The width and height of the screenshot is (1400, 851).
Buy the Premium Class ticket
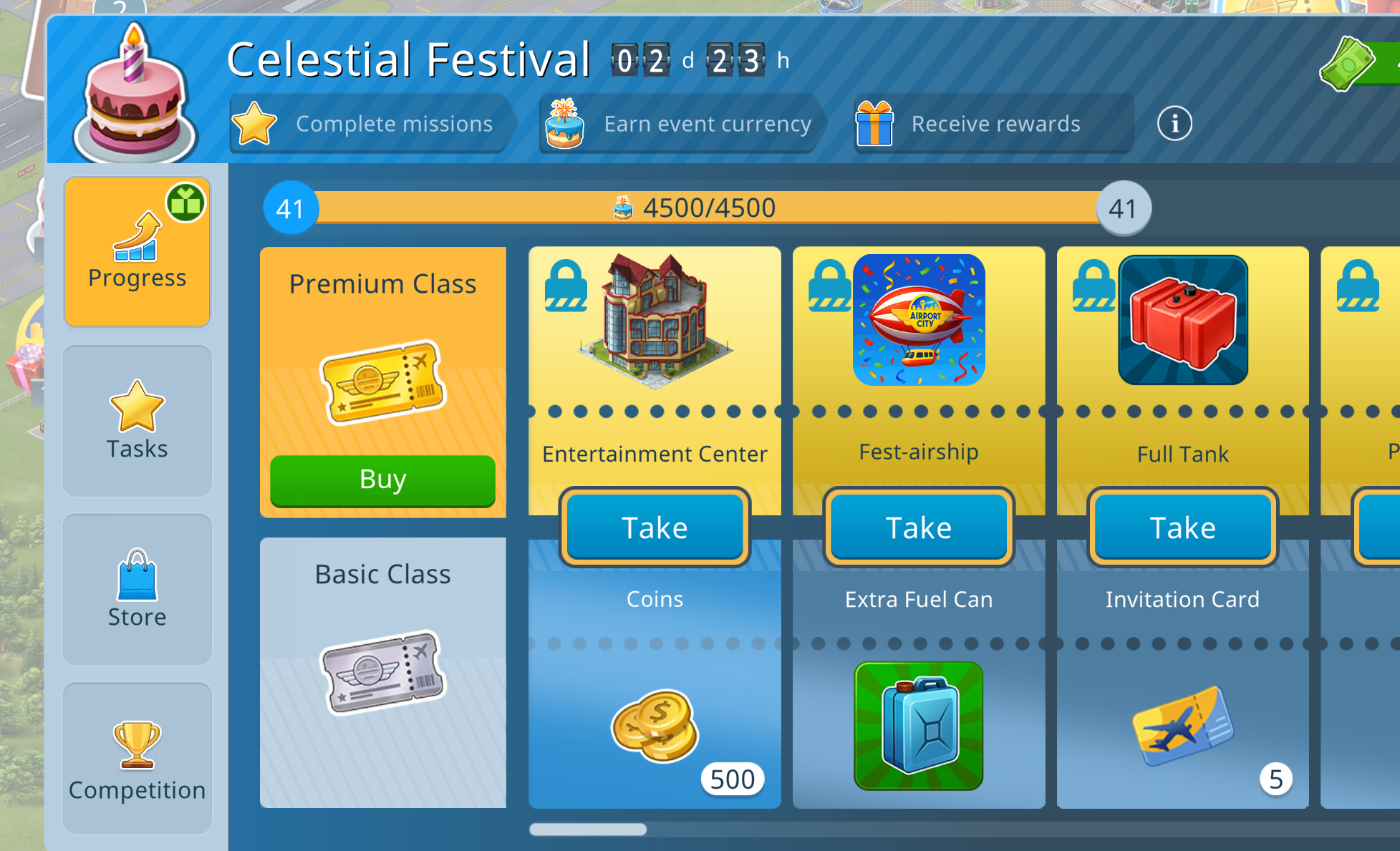click(x=382, y=480)
